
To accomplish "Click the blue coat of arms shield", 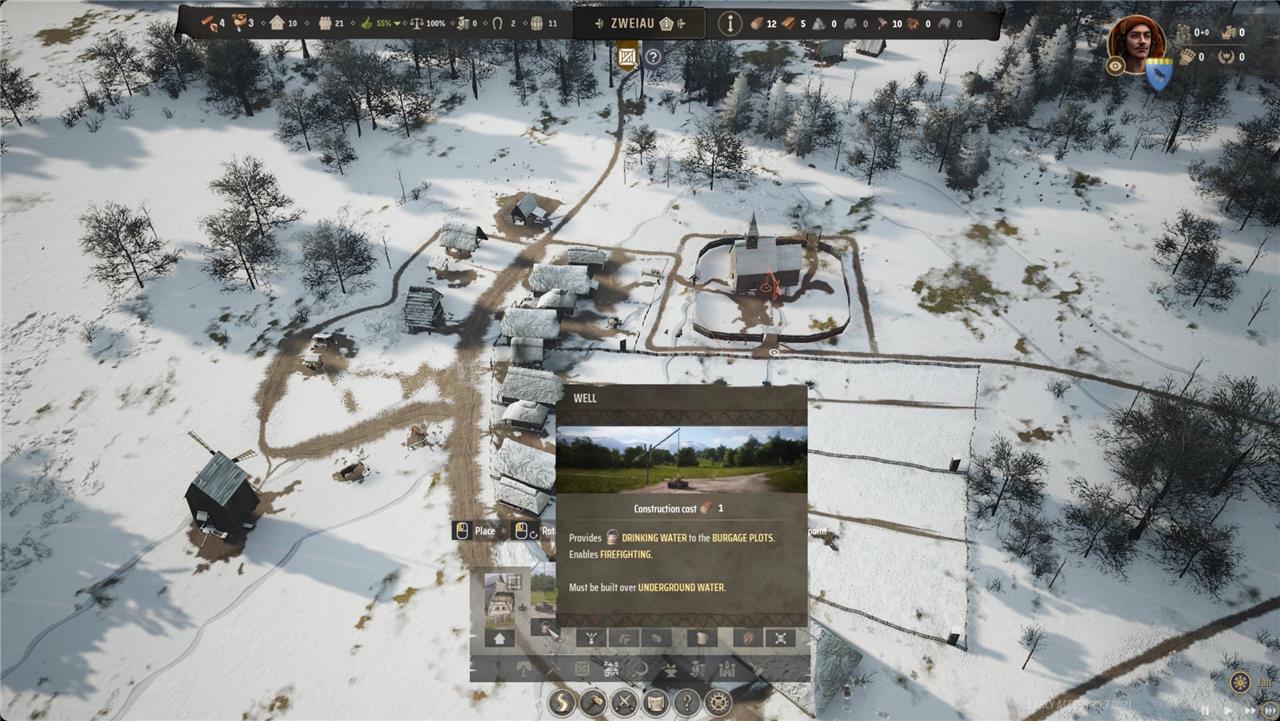I will click(x=1158, y=73).
